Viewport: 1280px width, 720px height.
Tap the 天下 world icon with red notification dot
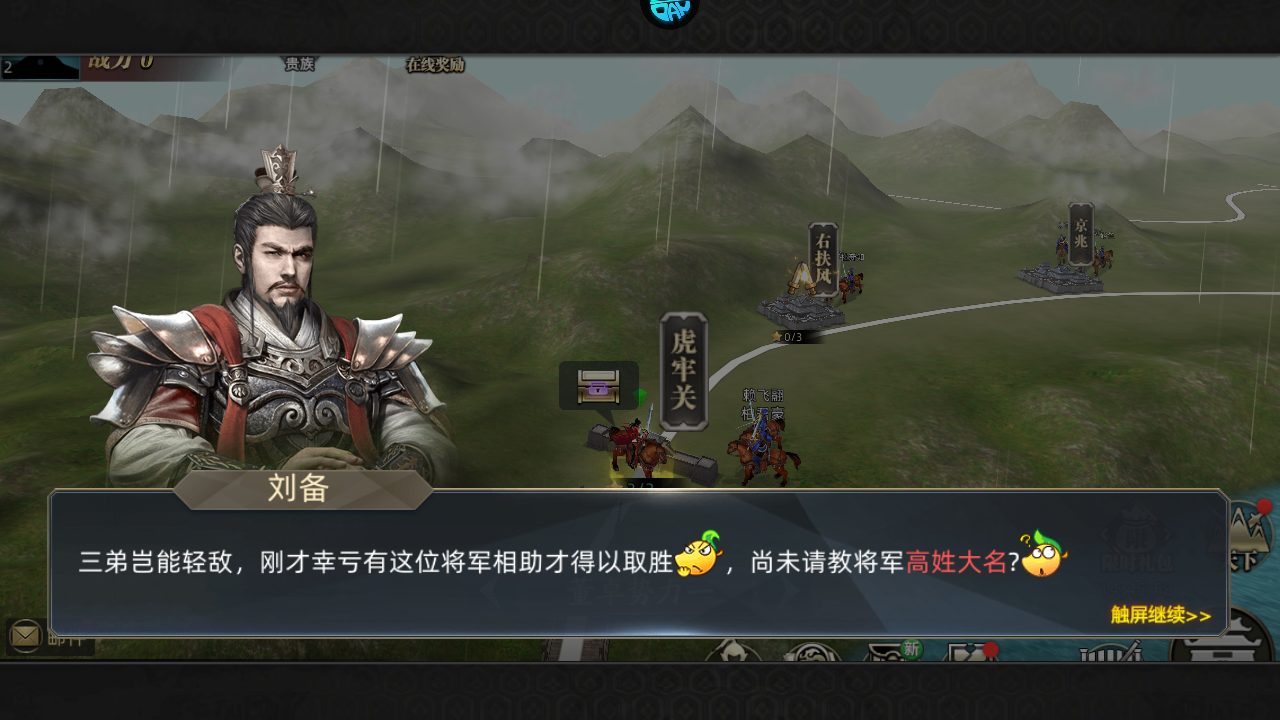click(1250, 535)
